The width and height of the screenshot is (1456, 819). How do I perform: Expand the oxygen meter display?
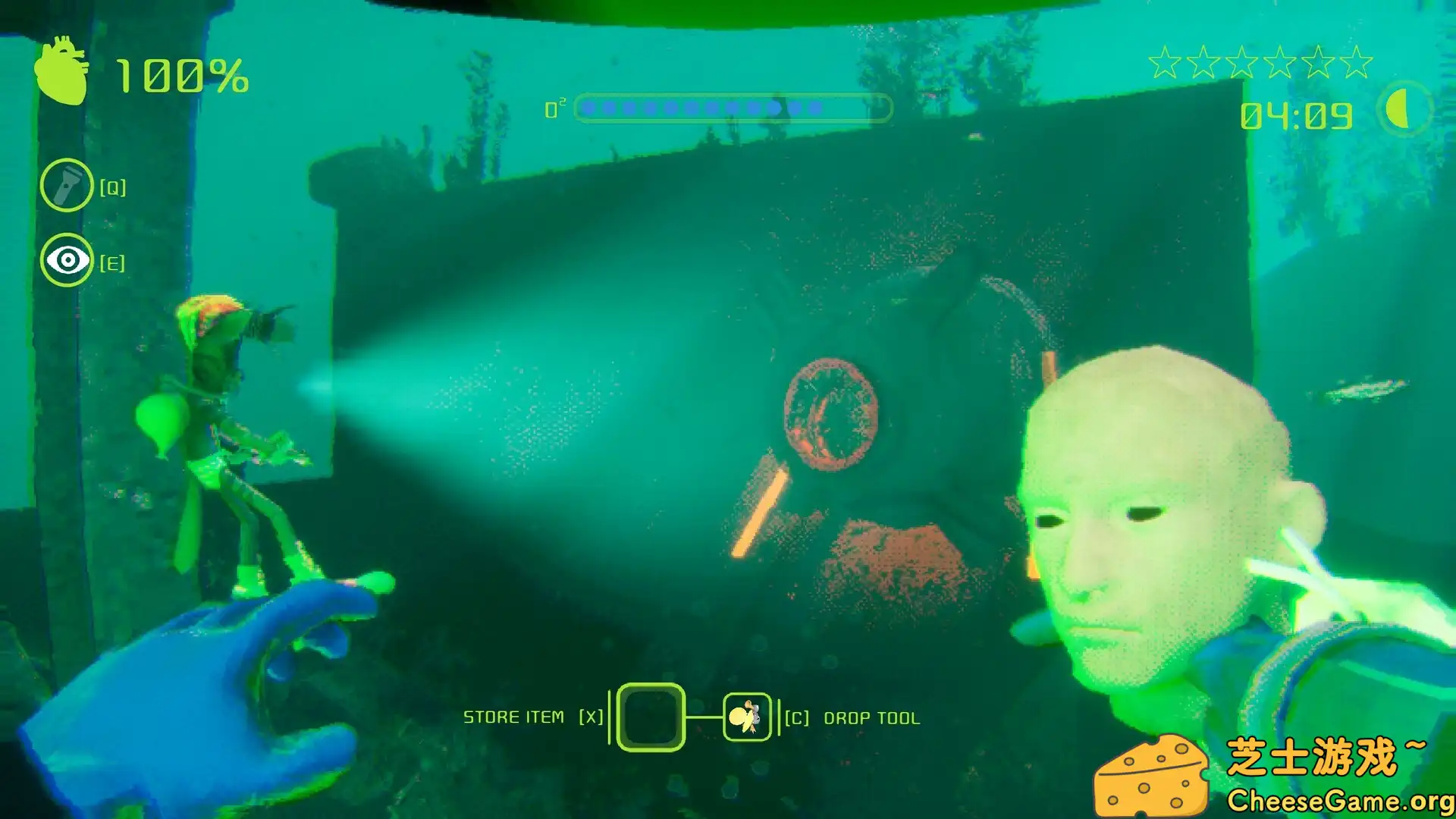coord(730,108)
